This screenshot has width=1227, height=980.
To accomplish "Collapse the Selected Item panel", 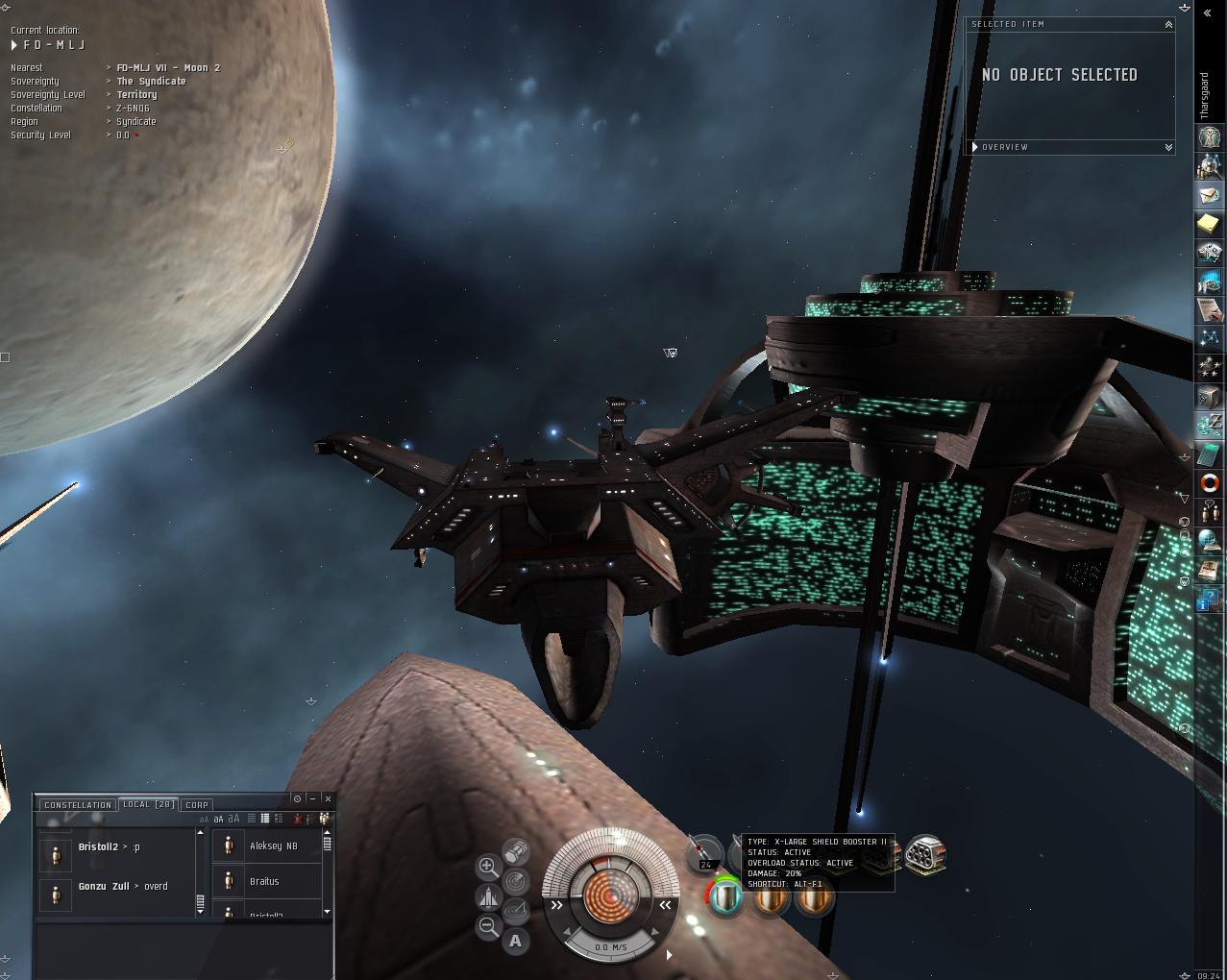I will click(1168, 25).
